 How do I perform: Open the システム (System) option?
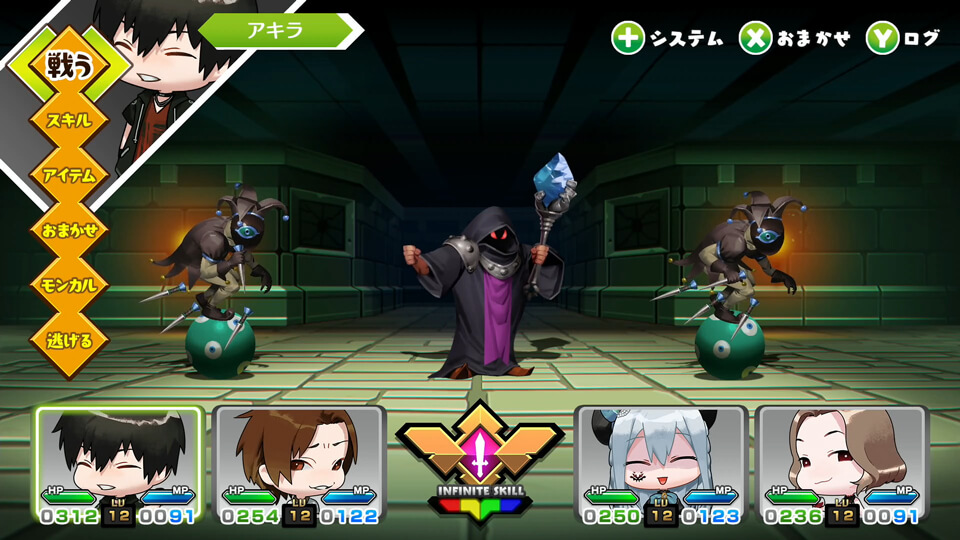click(668, 39)
